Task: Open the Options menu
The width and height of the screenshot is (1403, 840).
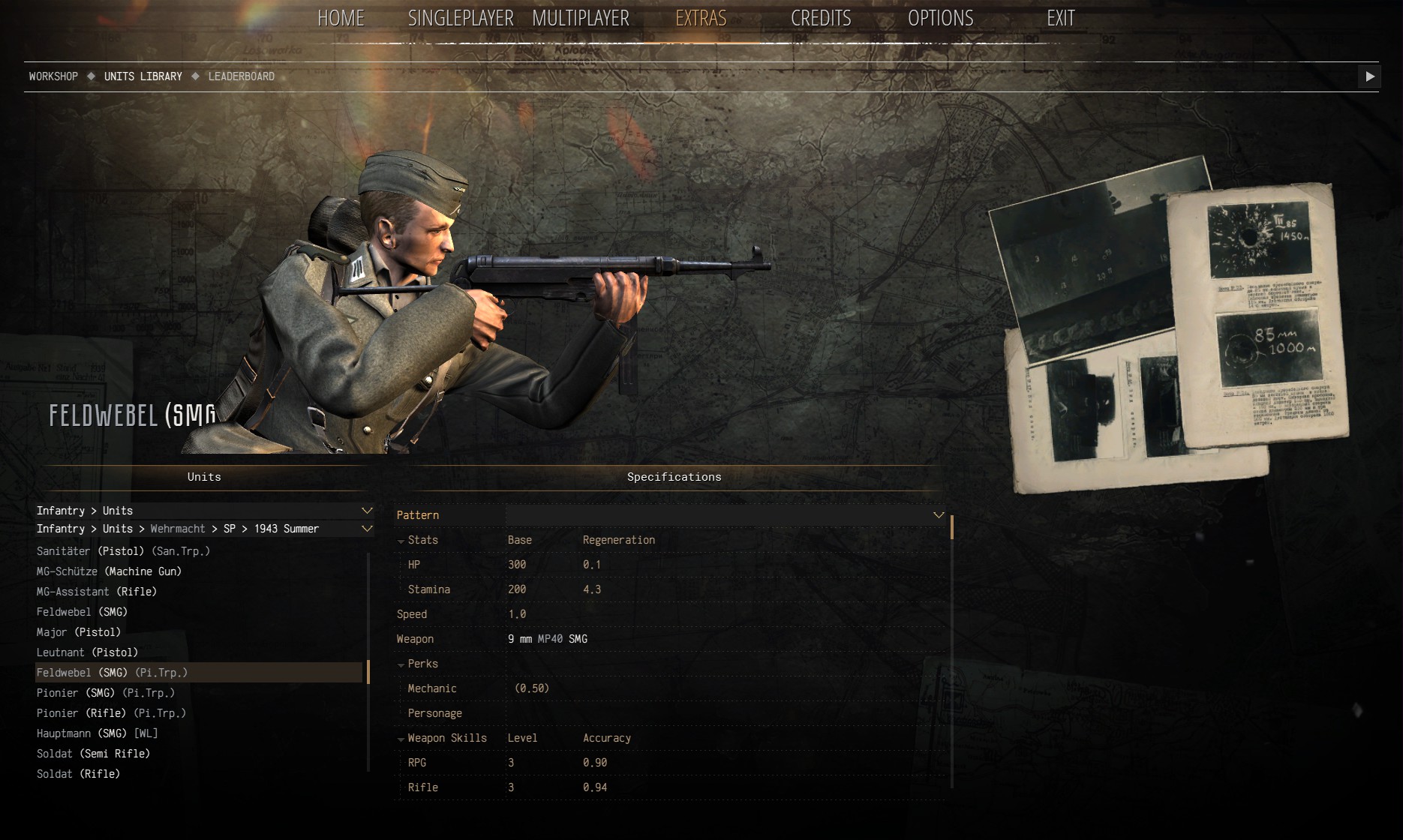Action: click(x=940, y=19)
